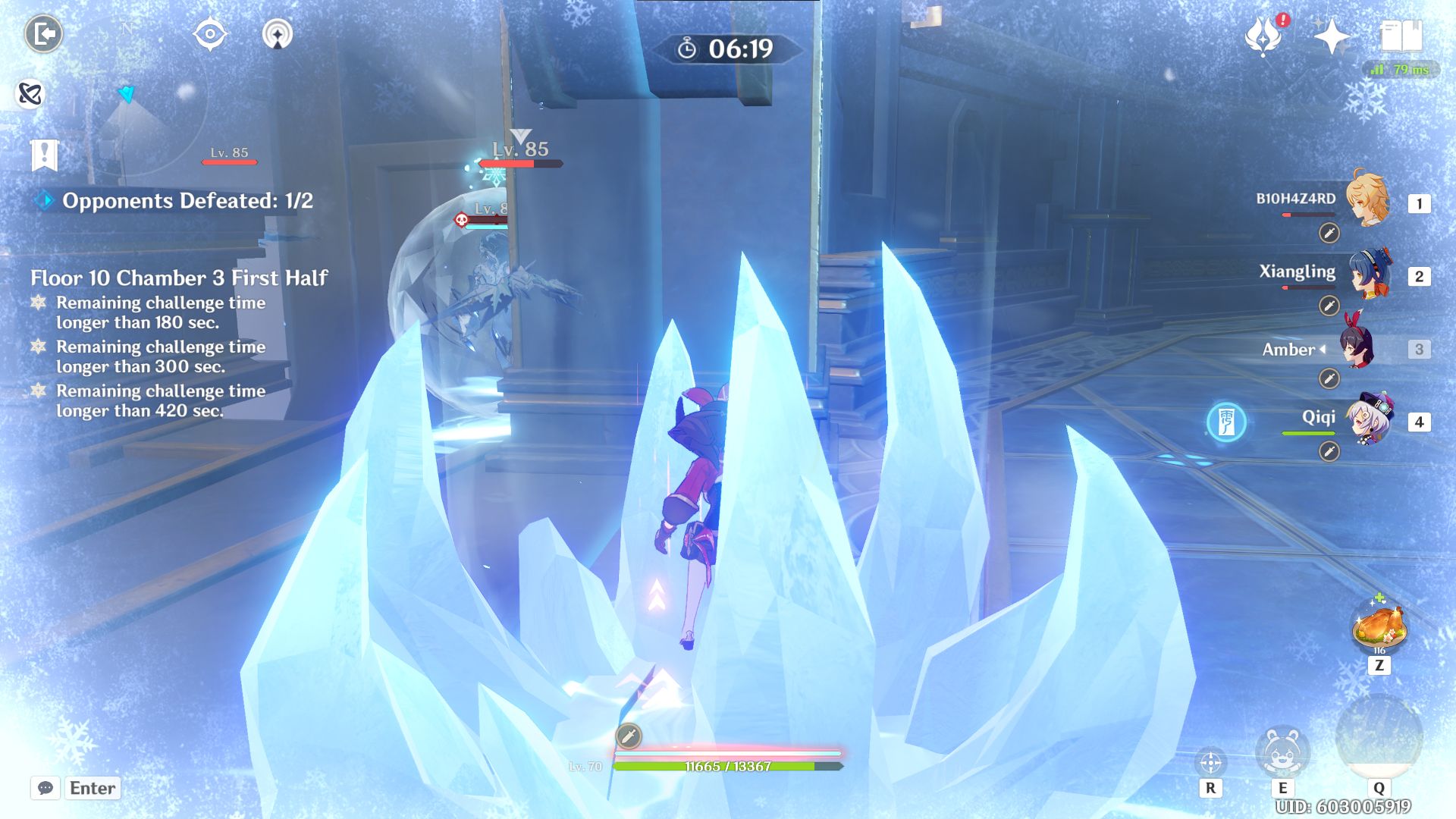Open Elemental Sight via the eye icon

tap(209, 32)
